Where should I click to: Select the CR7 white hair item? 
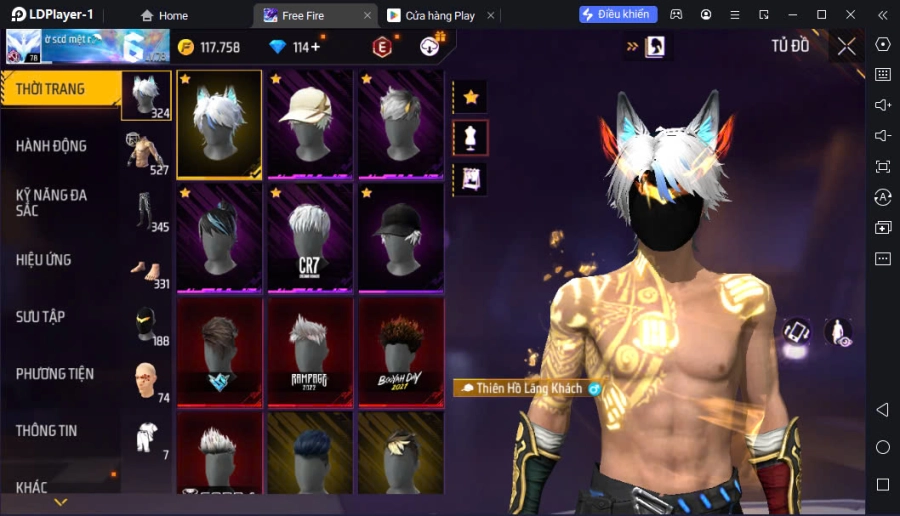tap(309, 238)
